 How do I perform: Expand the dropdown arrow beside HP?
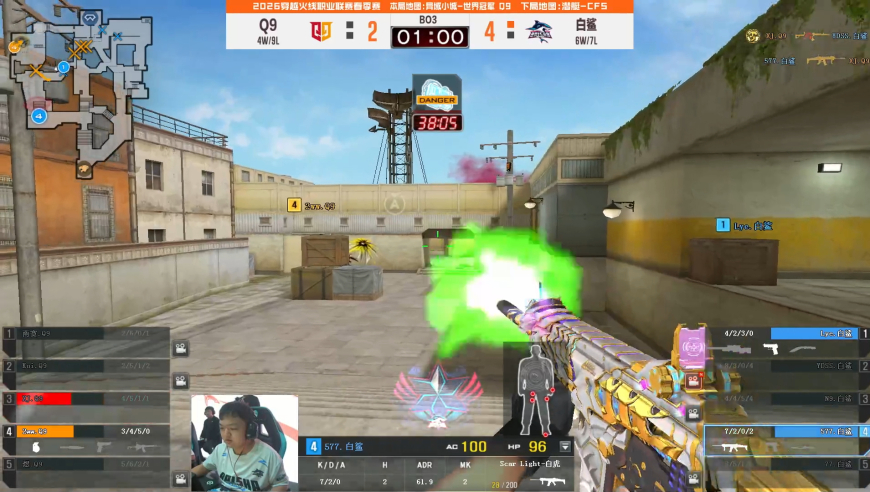pyautogui.click(x=566, y=447)
